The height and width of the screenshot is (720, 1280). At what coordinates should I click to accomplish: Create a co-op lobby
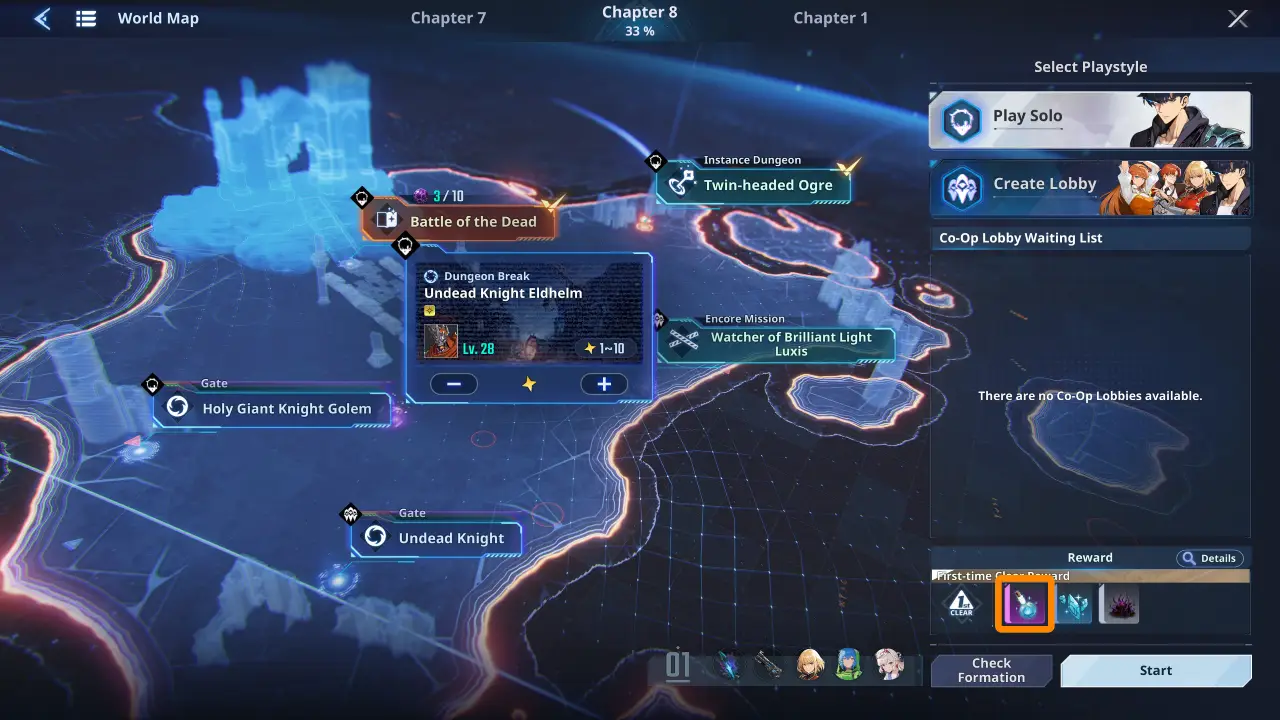[1089, 188]
